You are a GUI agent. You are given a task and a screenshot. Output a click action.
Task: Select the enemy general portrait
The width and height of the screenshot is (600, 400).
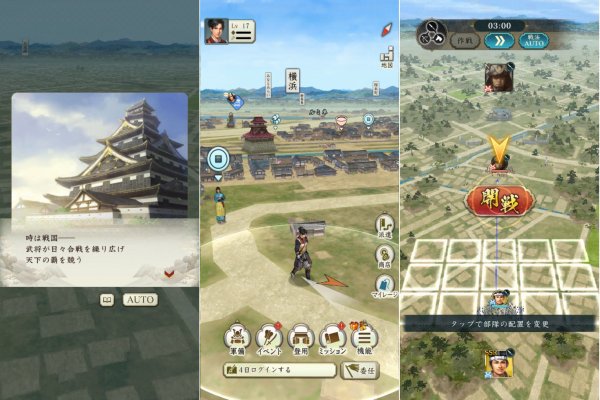point(498,77)
